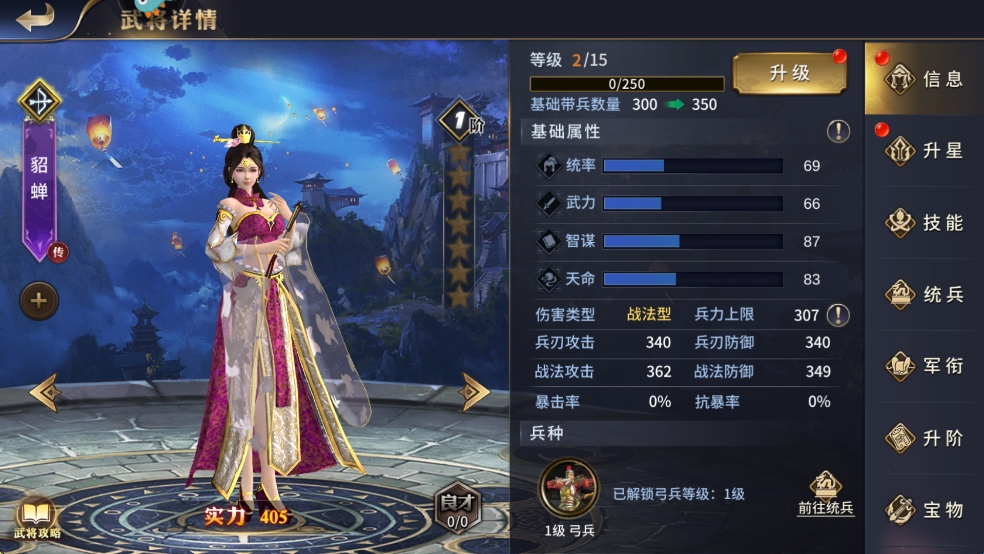
Task: View the next general with right arrow
Action: click(473, 392)
